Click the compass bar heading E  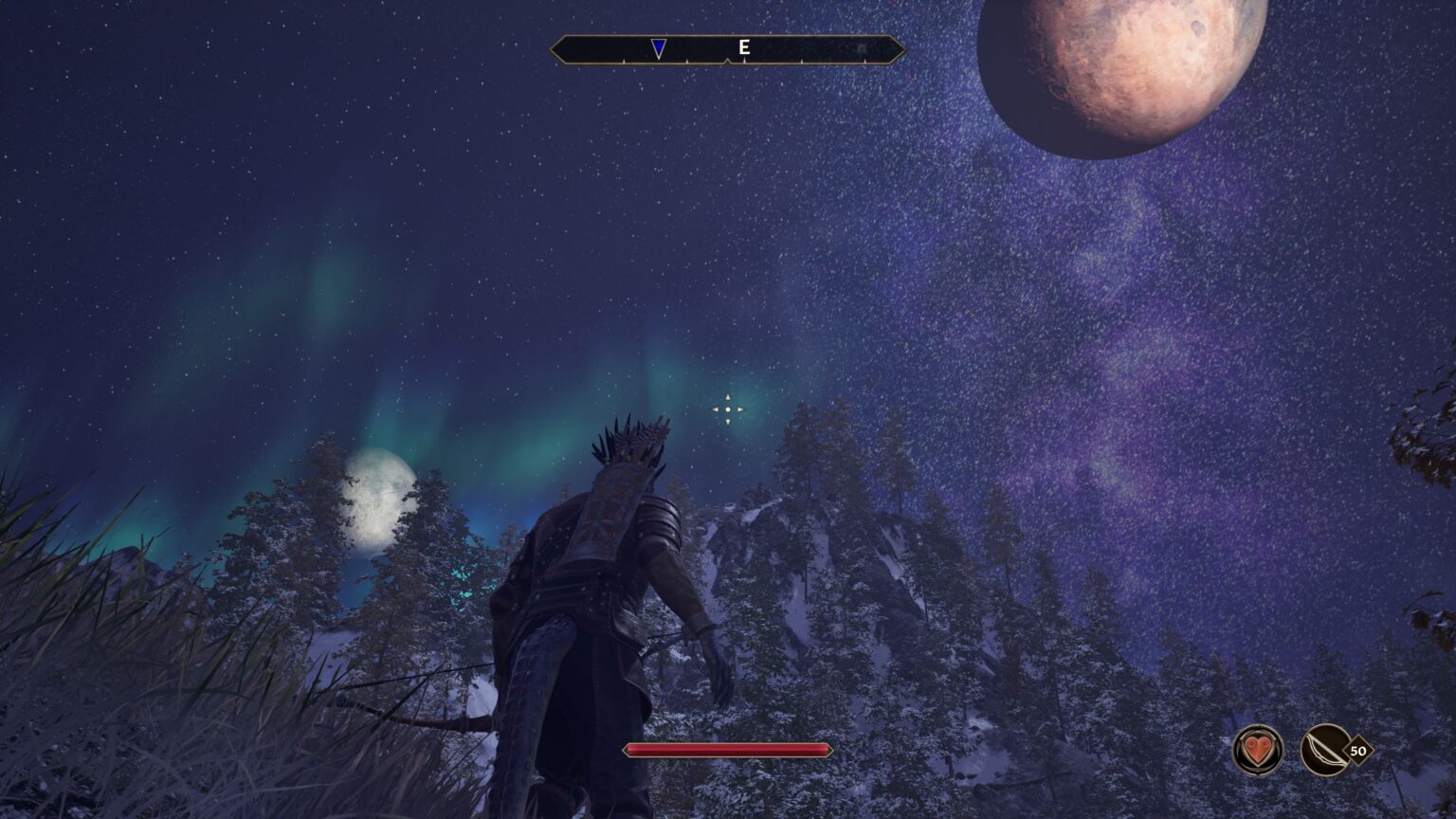pos(744,47)
